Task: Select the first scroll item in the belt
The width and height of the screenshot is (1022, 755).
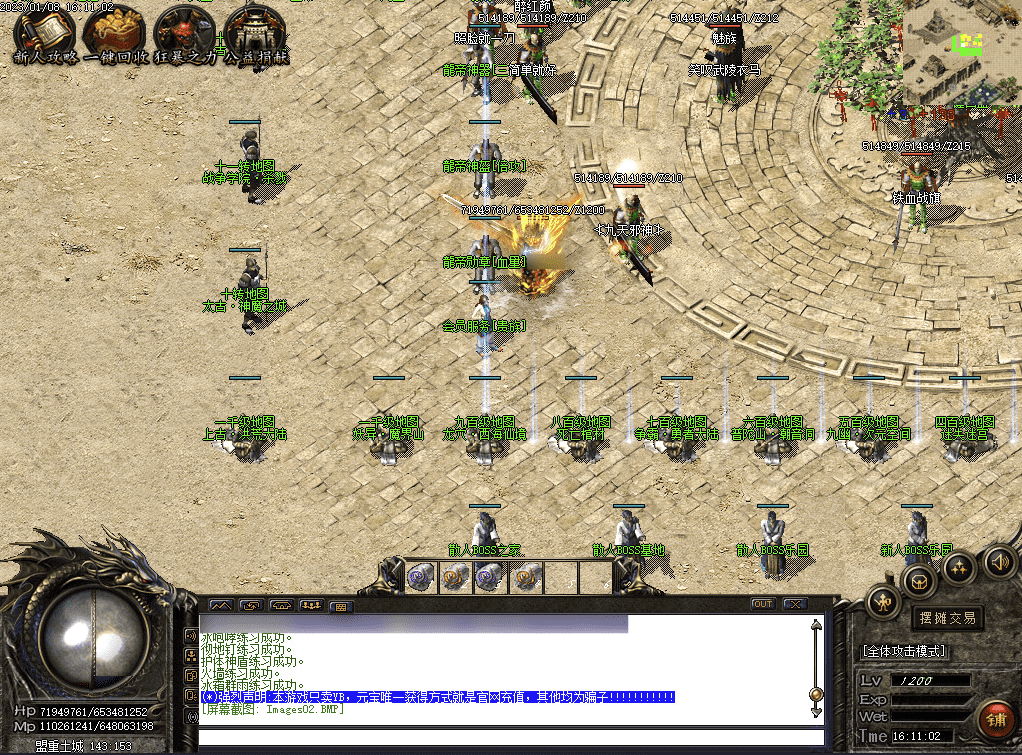Action: click(x=419, y=576)
